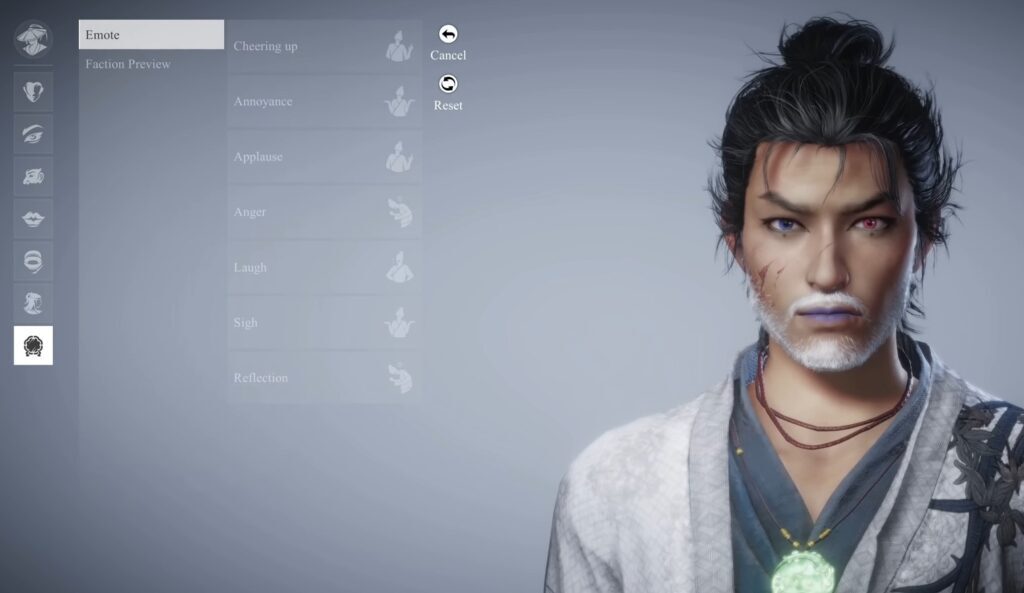Switch to Faction Preview
Image resolution: width=1024 pixels, height=593 pixels.
[x=128, y=64]
